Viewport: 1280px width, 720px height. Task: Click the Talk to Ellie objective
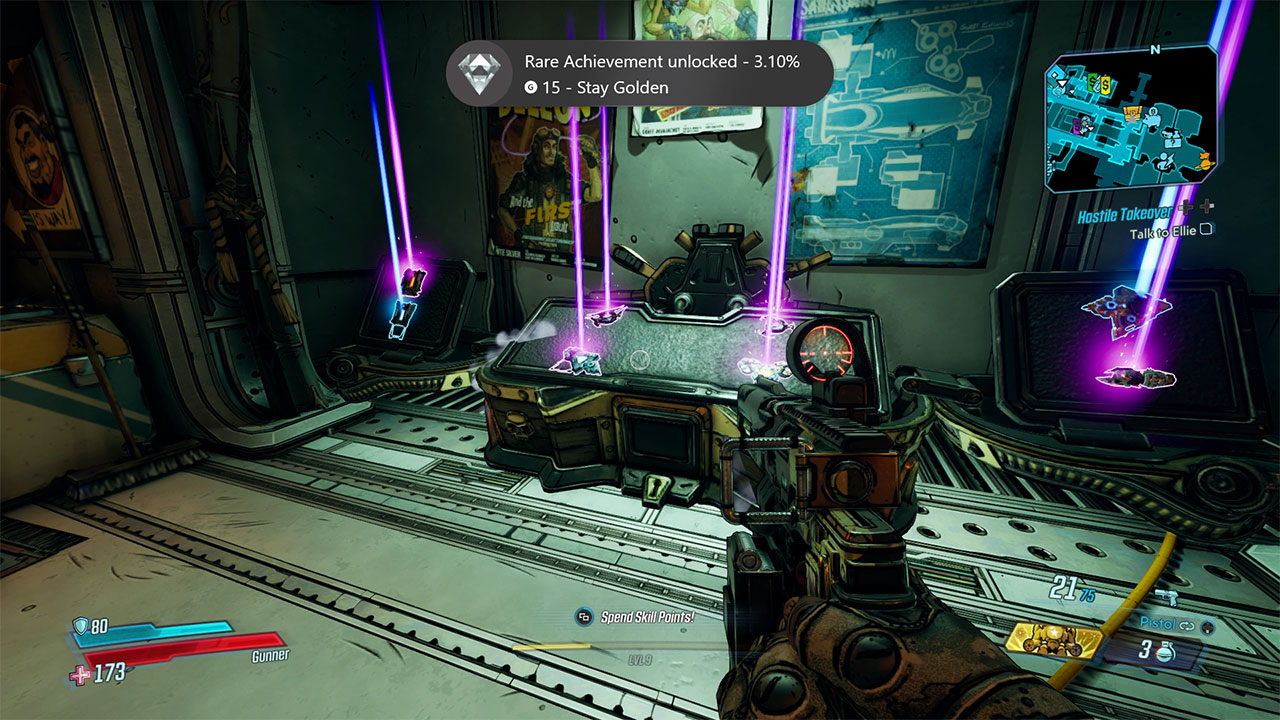[1164, 233]
